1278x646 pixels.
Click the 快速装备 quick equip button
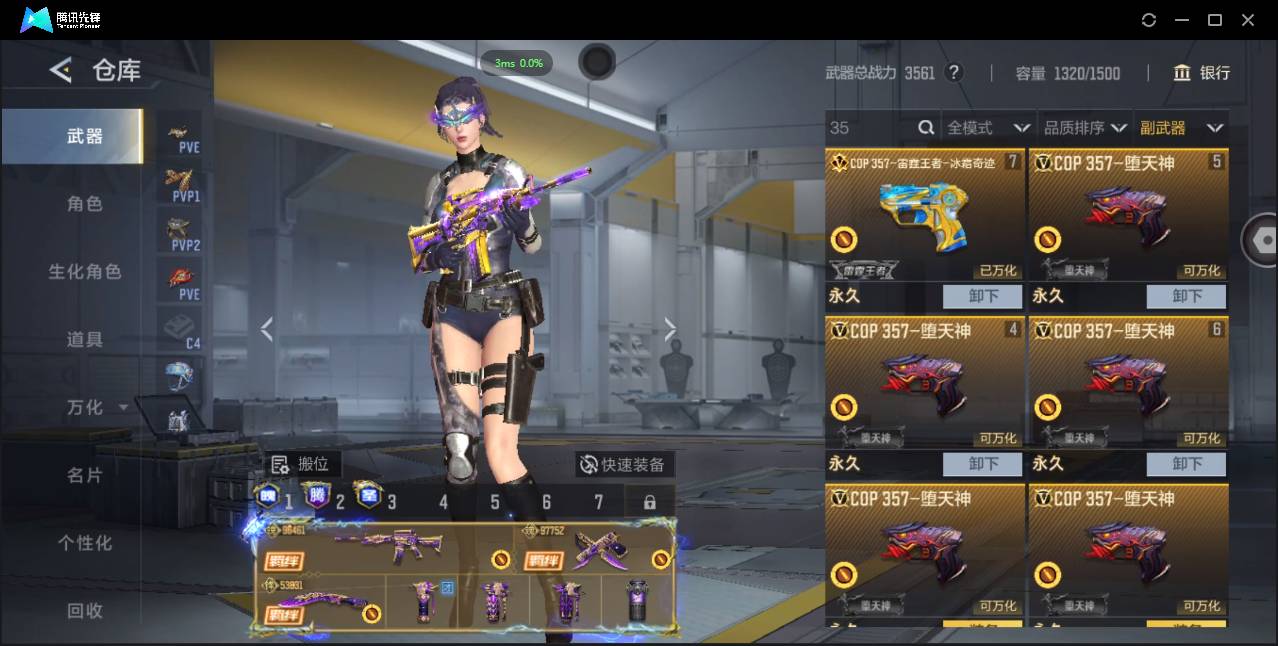coord(624,464)
